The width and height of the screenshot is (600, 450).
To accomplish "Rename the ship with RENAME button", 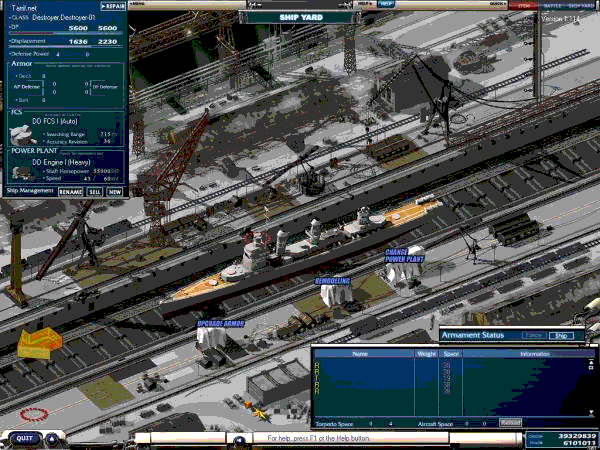I will coord(70,190).
